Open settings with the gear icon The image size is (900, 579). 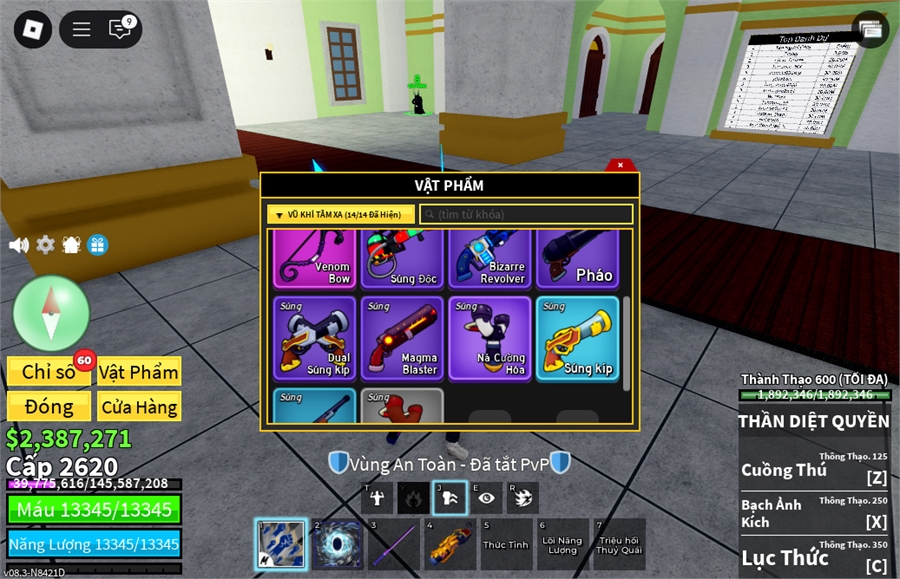pyautogui.click(x=45, y=245)
